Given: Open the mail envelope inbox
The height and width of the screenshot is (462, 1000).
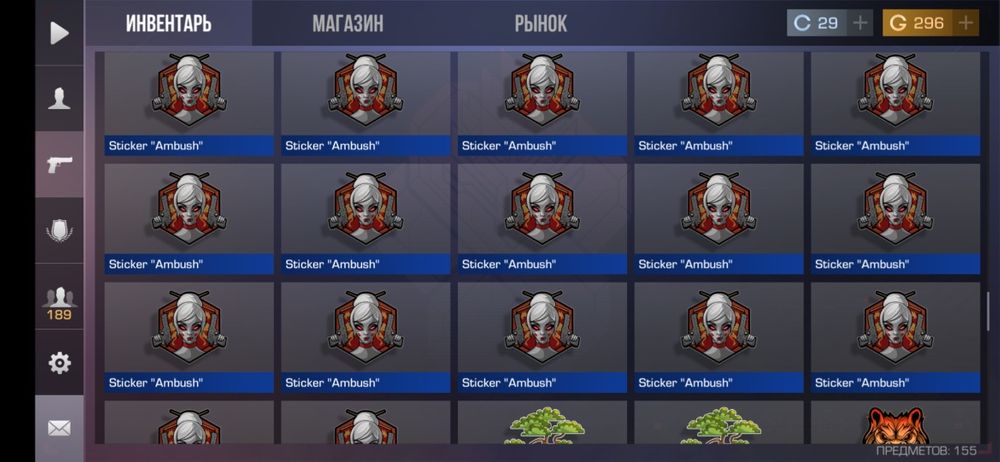Looking at the screenshot, I should pos(59,428).
